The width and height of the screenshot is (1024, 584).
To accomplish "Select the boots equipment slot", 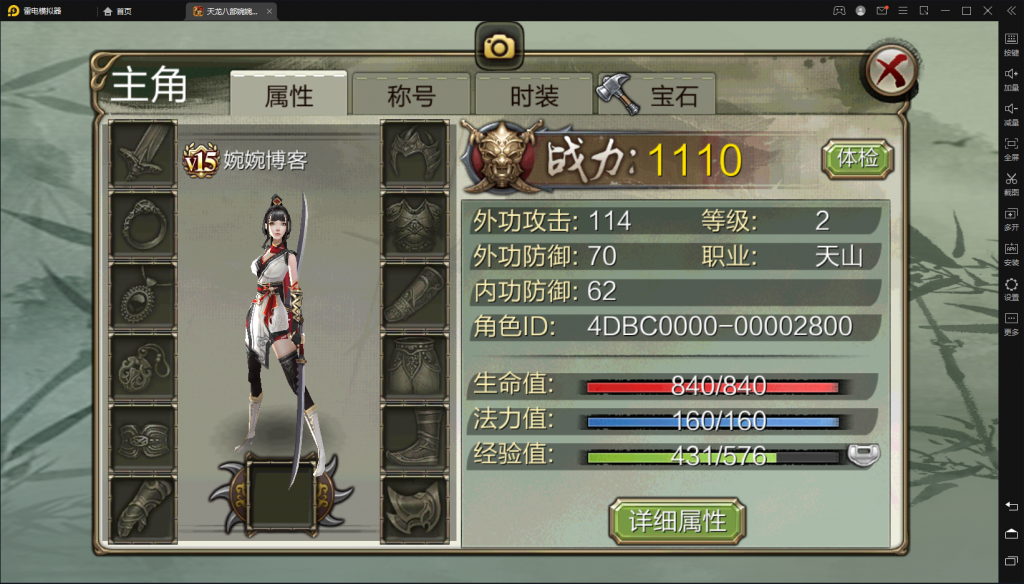I will point(414,439).
